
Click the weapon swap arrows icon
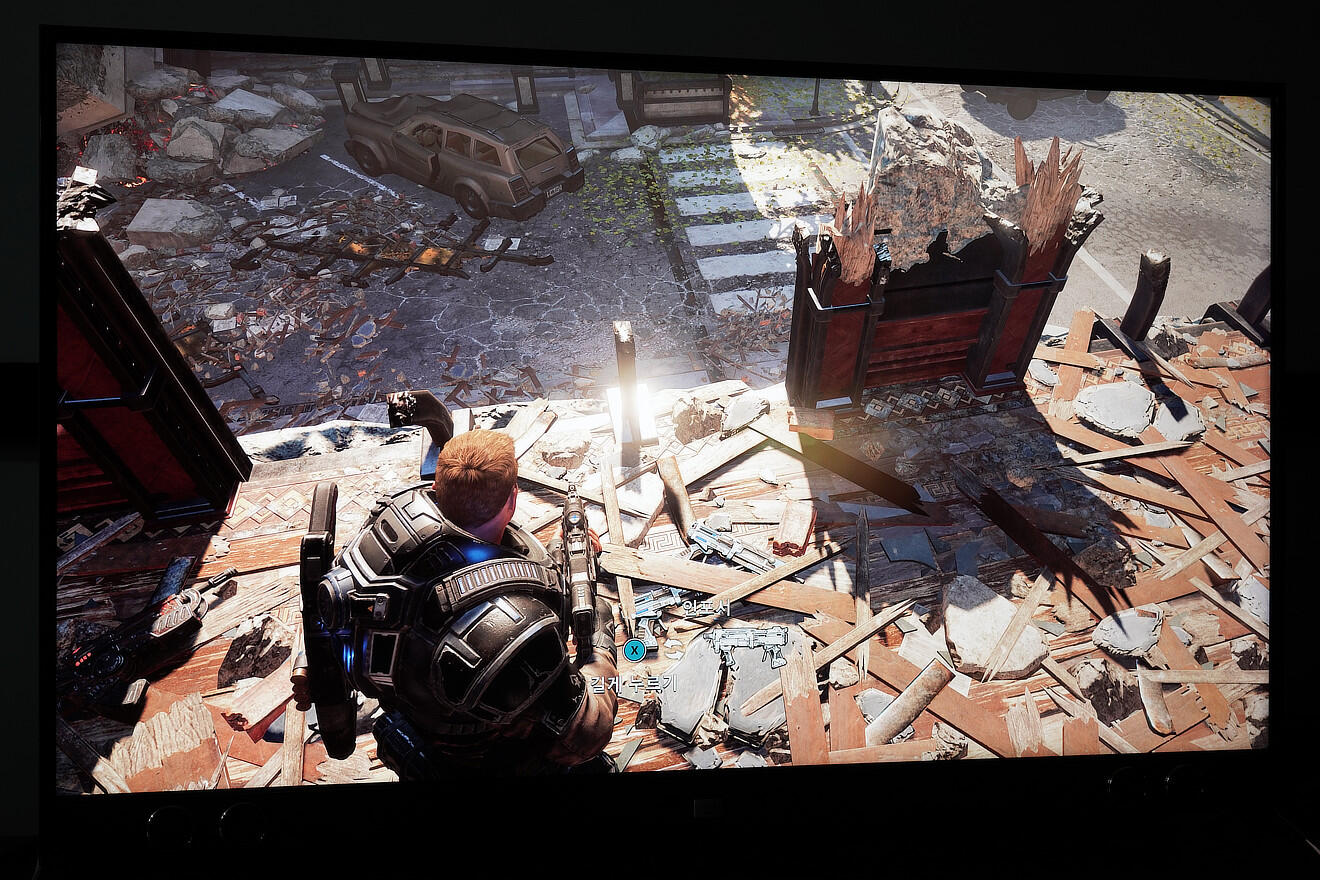(673, 648)
